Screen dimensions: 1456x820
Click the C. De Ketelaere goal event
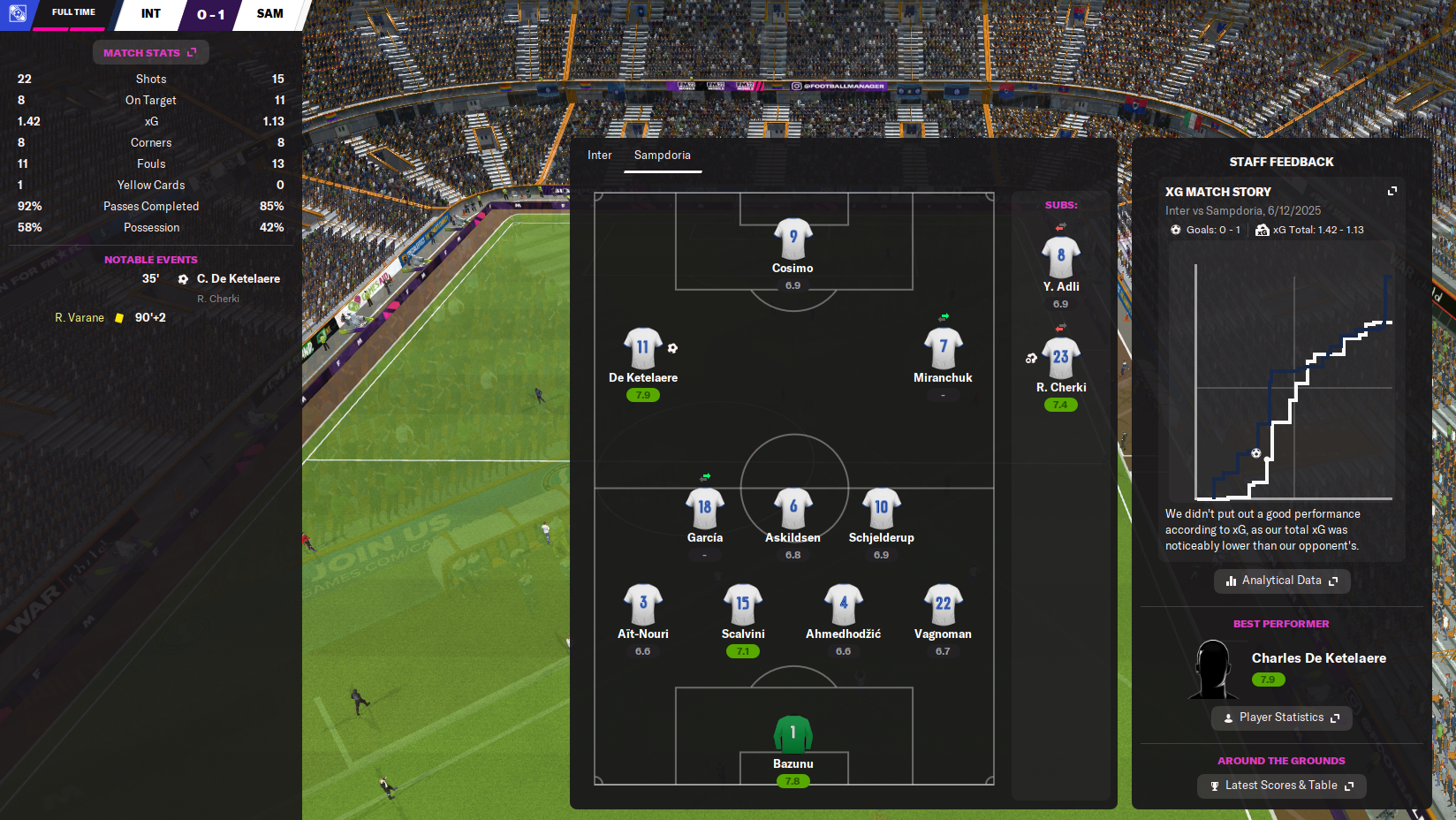point(238,279)
